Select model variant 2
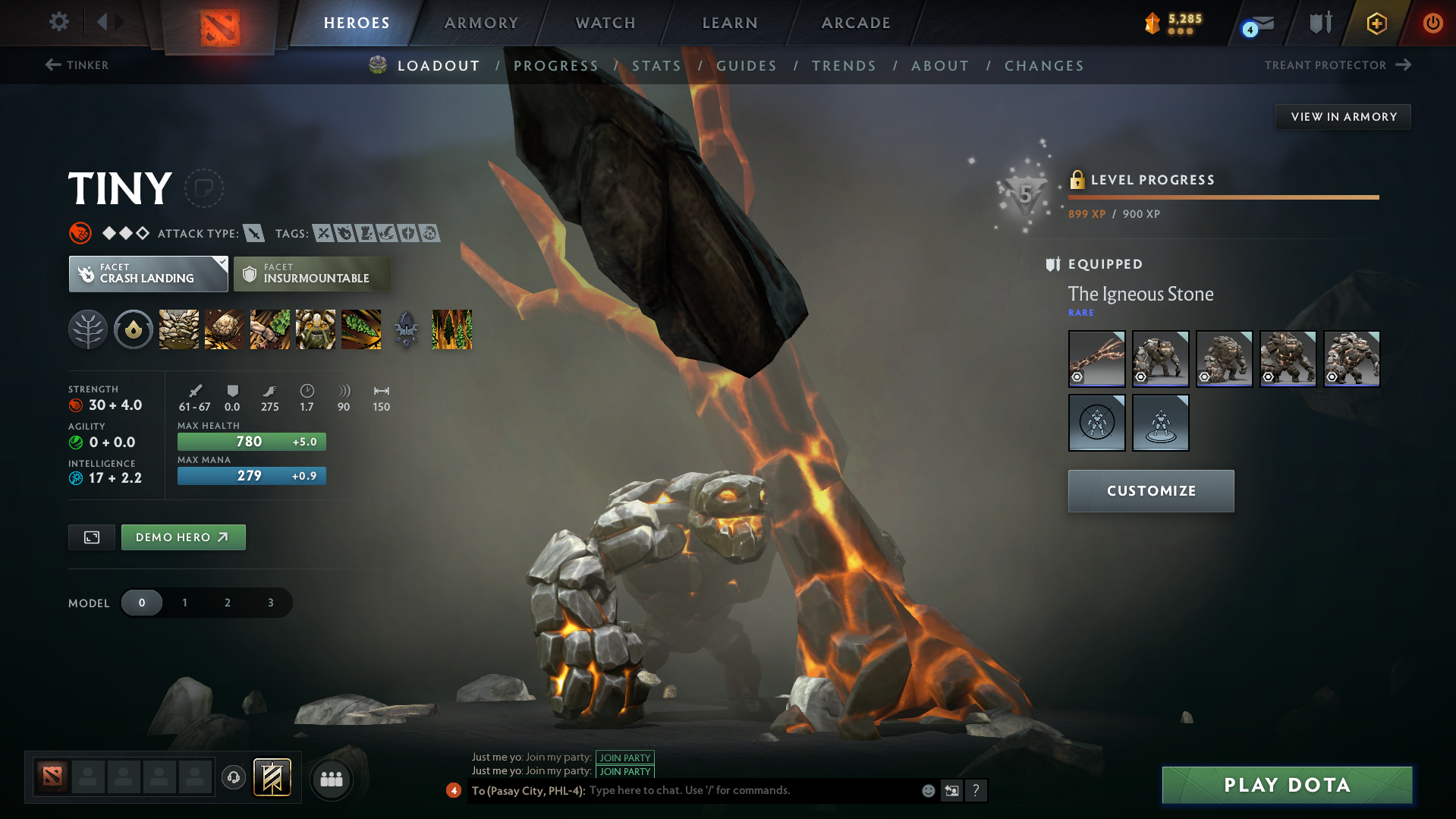 tap(227, 602)
